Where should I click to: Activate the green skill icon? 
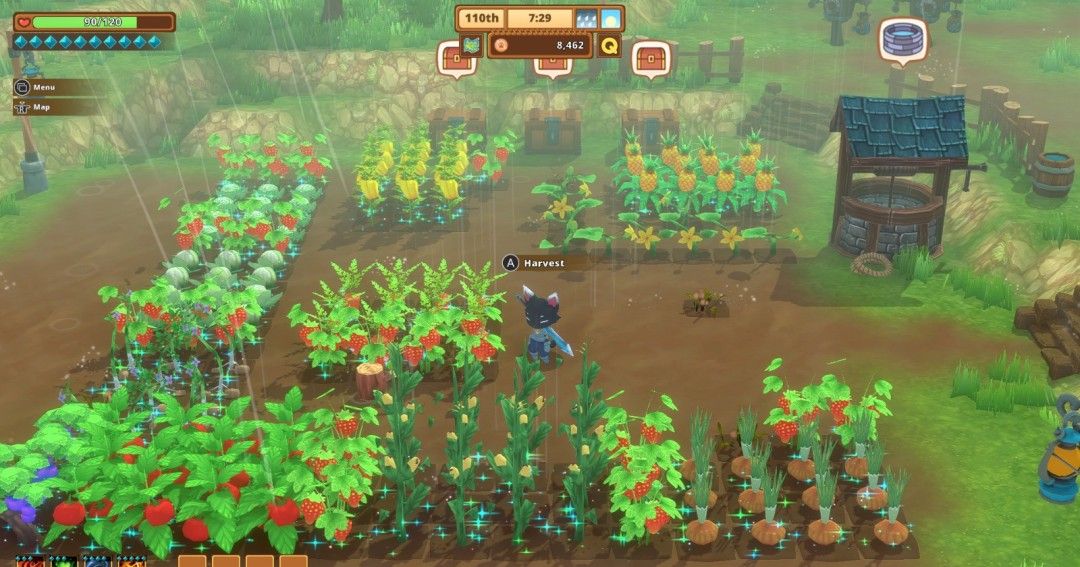pos(63,561)
